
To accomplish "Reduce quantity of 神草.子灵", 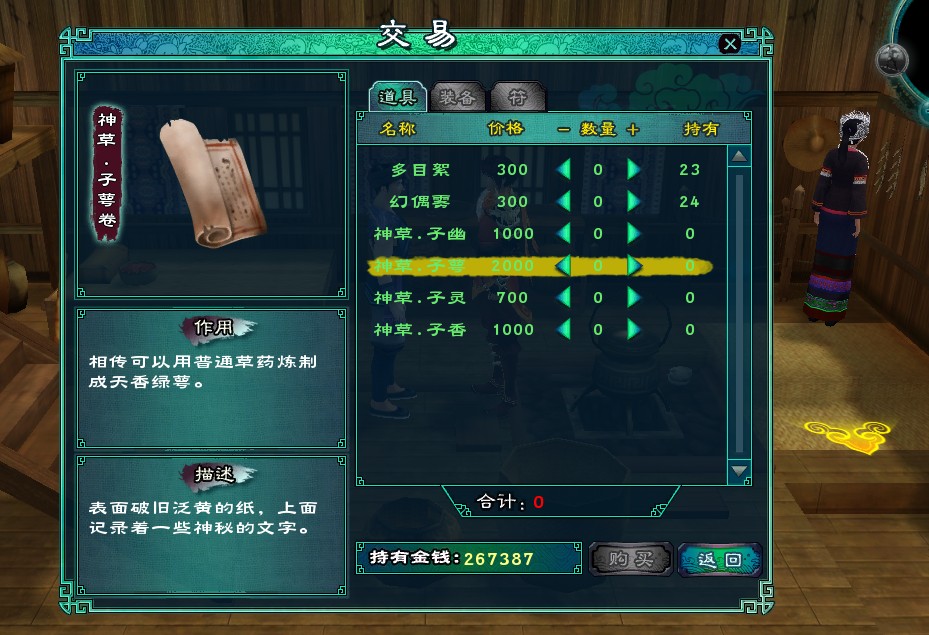I will (x=564, y=298).
